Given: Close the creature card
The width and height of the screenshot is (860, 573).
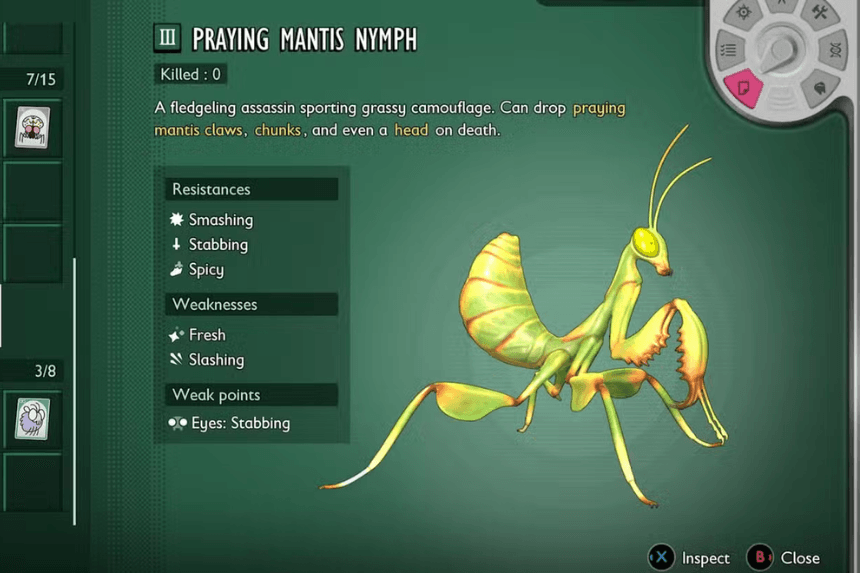Looking at the screenshot, I should 787,557.
